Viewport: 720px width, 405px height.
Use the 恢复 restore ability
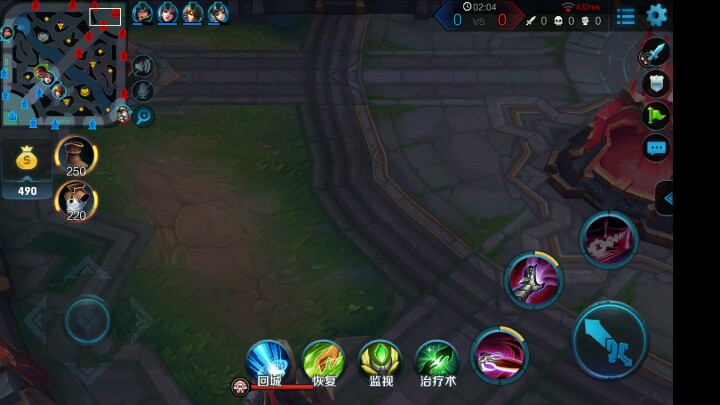pos(324,360)
